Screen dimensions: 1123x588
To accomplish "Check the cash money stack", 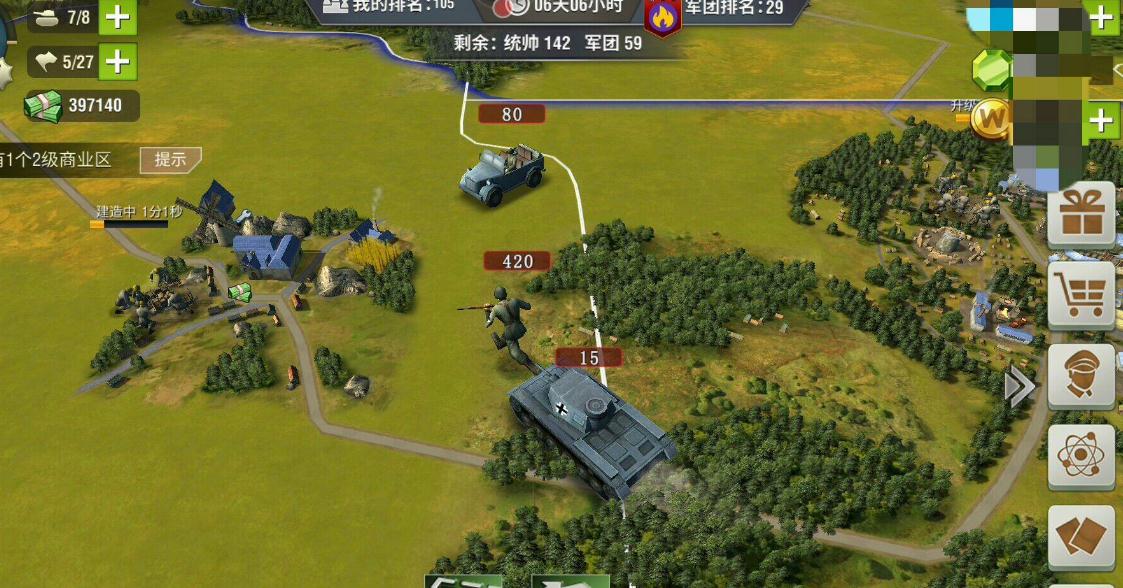I will (44, 106).
